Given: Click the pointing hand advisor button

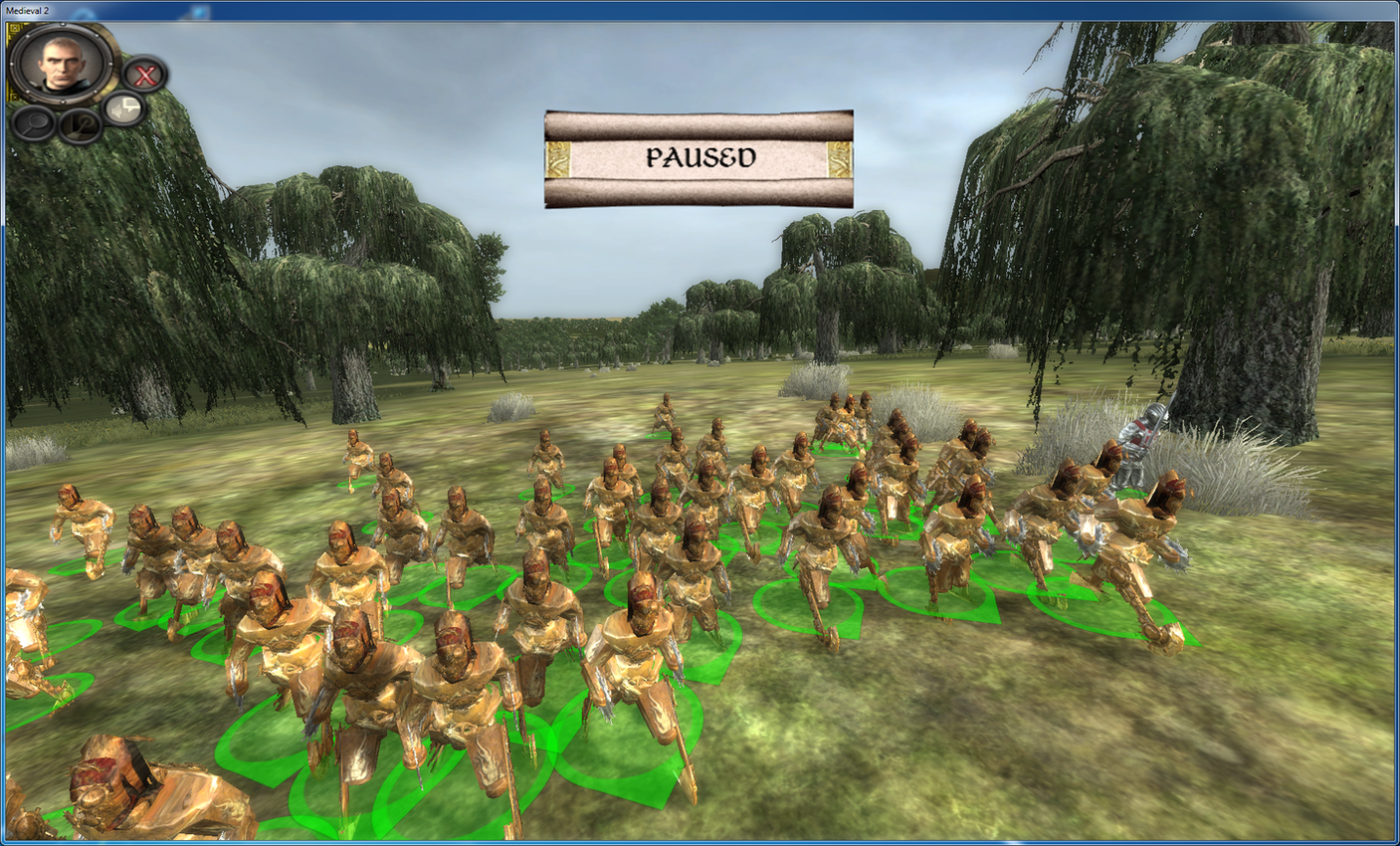Looking at the screenshot, I should tap(80, 125).
